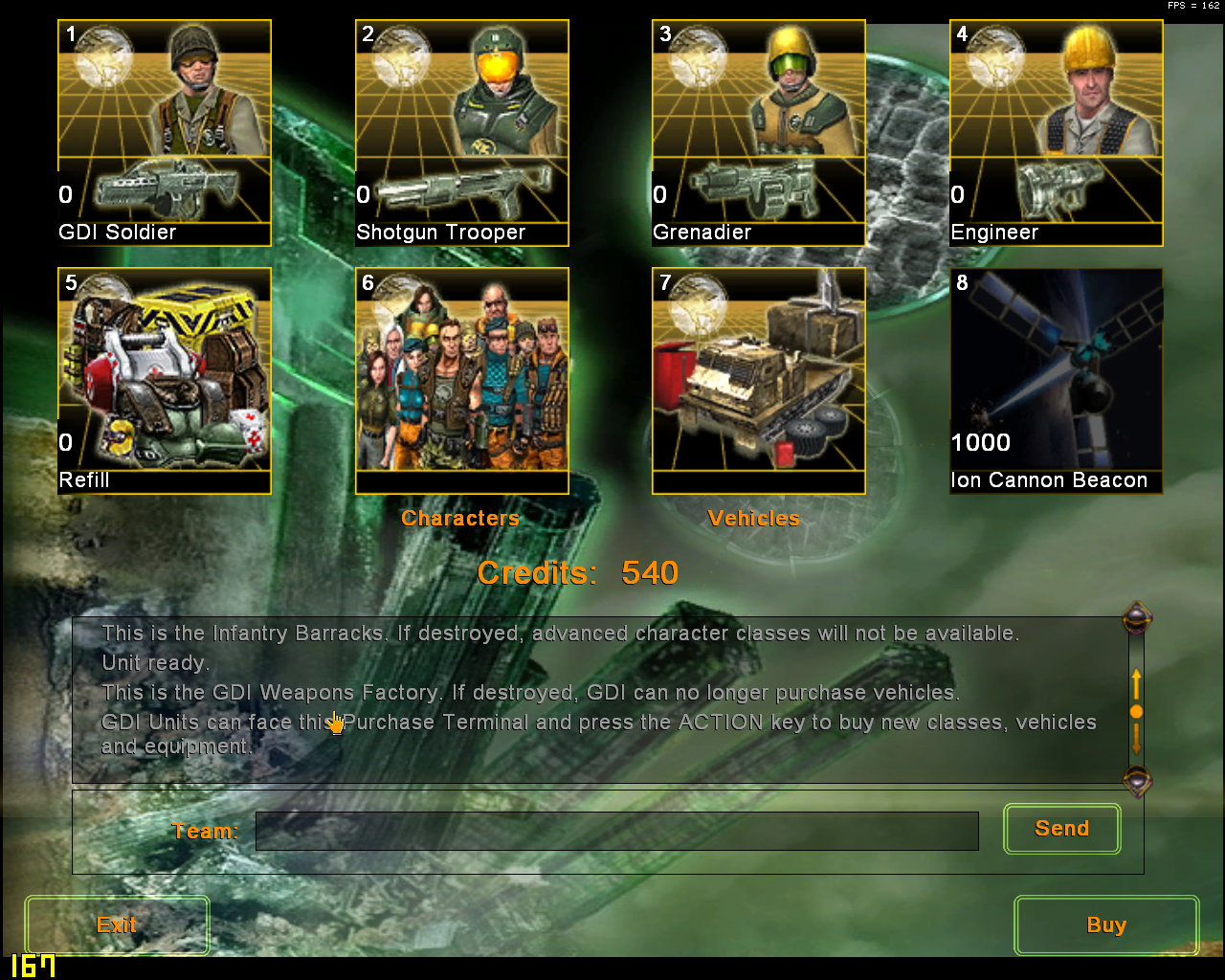Open the Characters submenu

click(461, 381)
